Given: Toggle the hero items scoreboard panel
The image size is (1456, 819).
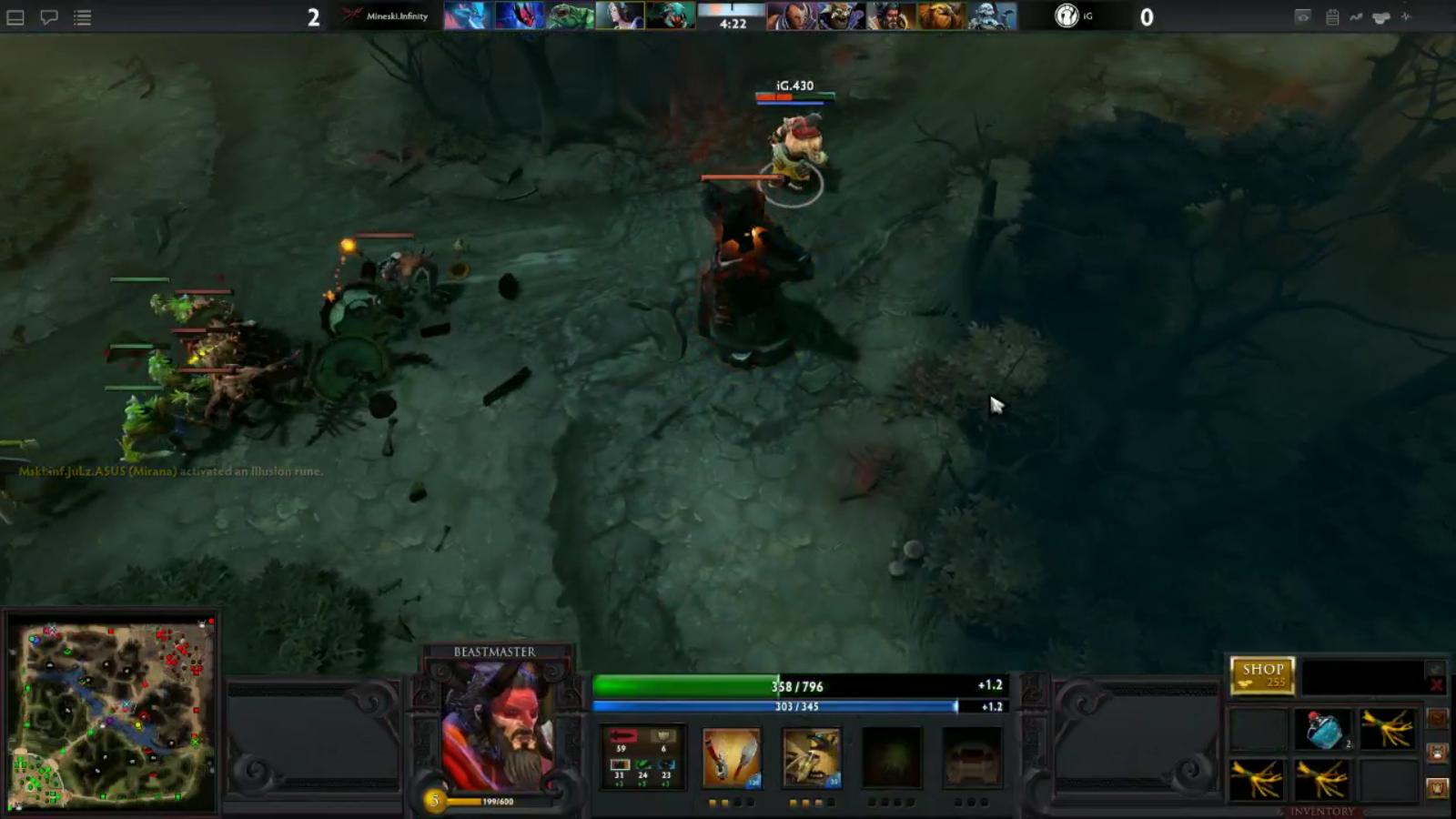Looking at the screenshot, I should (x=1332, y=16).
